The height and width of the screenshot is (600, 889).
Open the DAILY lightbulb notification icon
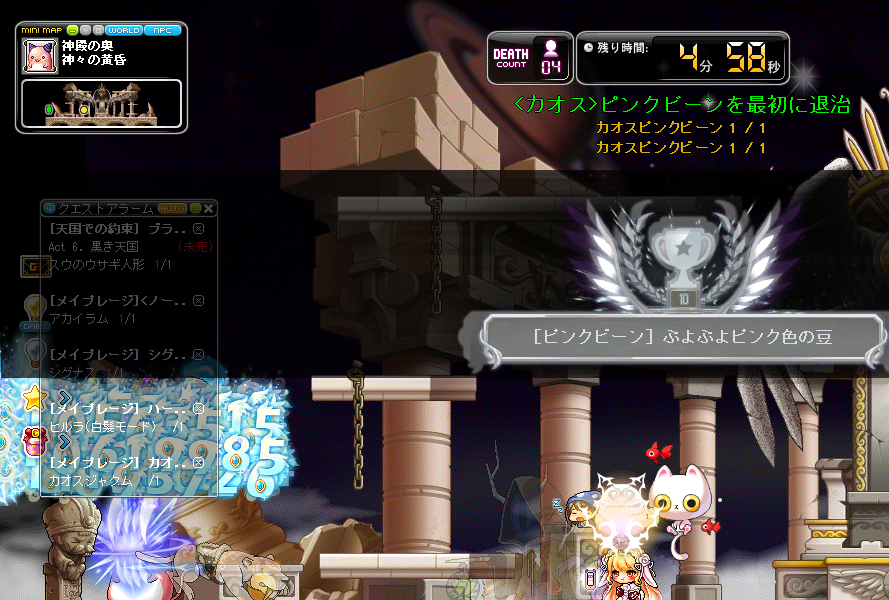coord(35,310)
